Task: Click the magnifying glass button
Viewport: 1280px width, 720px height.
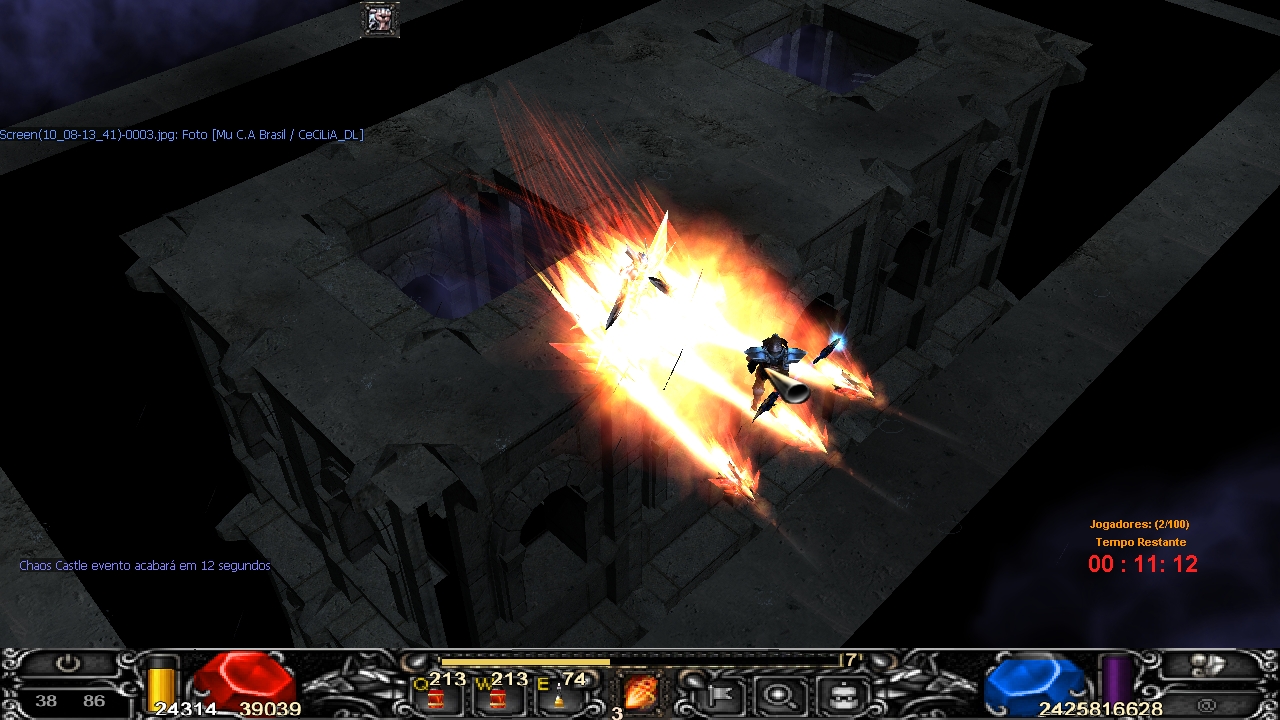Action: [777, 692]
